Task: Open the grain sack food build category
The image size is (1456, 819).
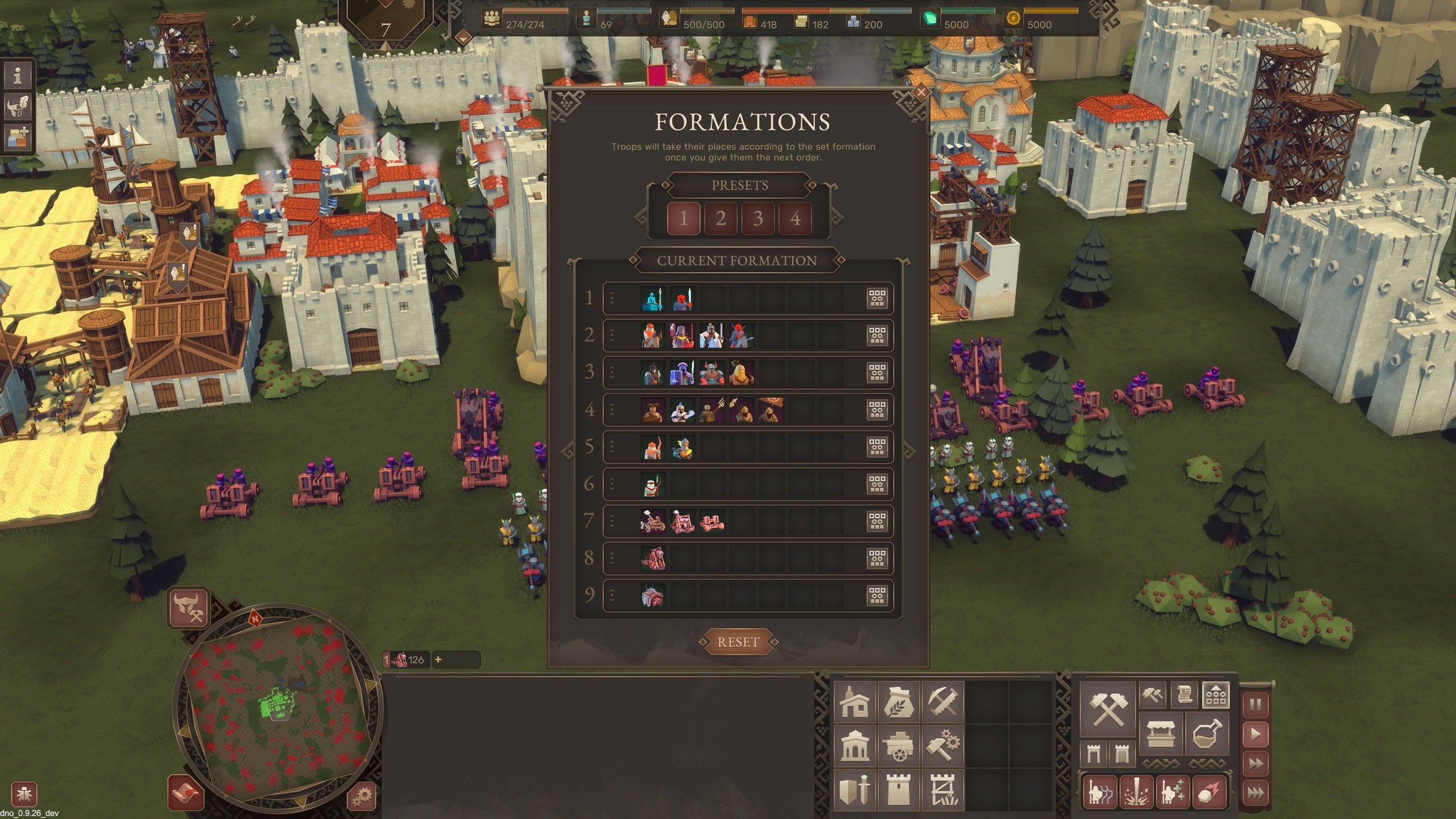Action: click(x=899, y=702)
